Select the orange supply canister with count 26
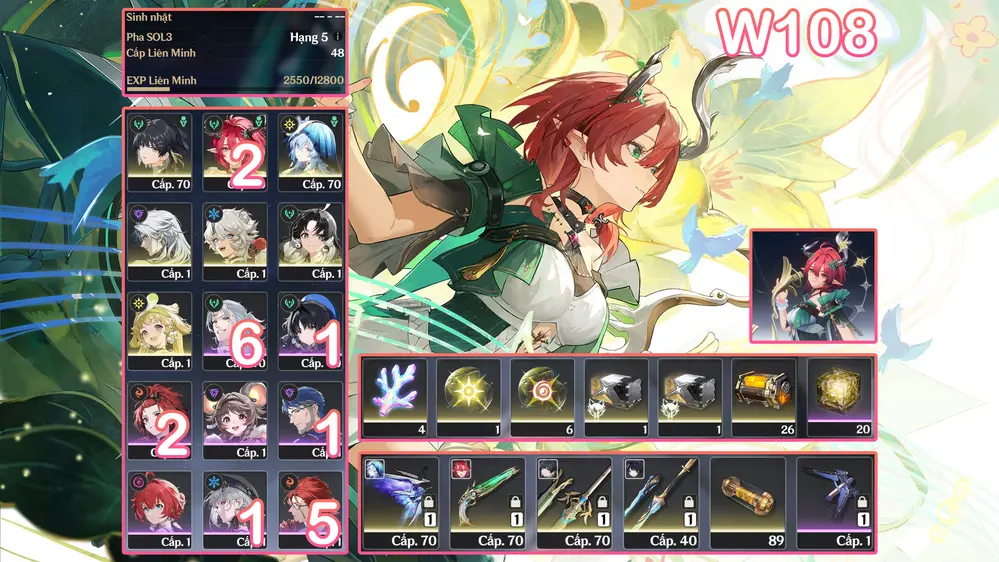 [764, 396]
